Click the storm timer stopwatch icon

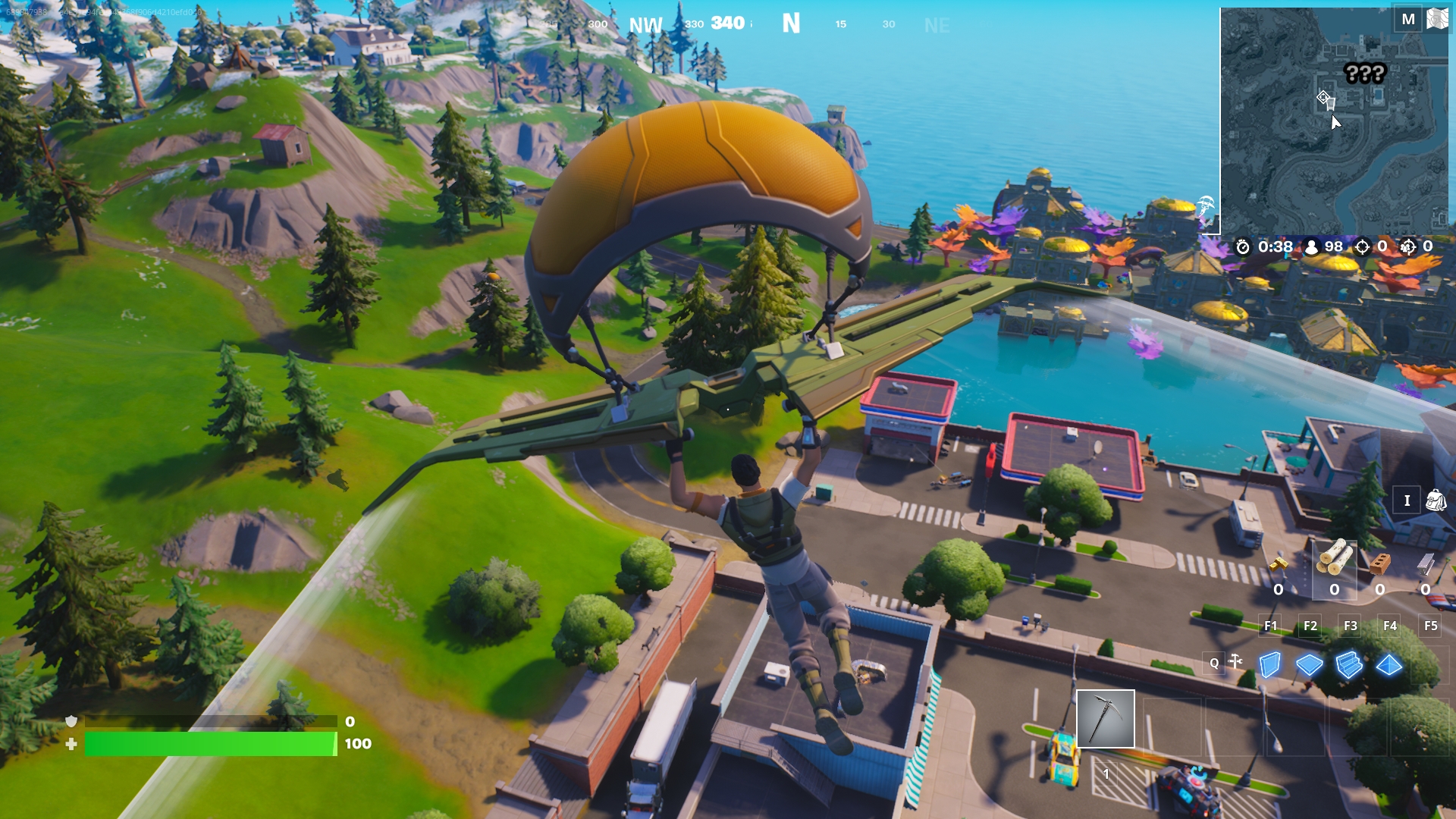1243,247
